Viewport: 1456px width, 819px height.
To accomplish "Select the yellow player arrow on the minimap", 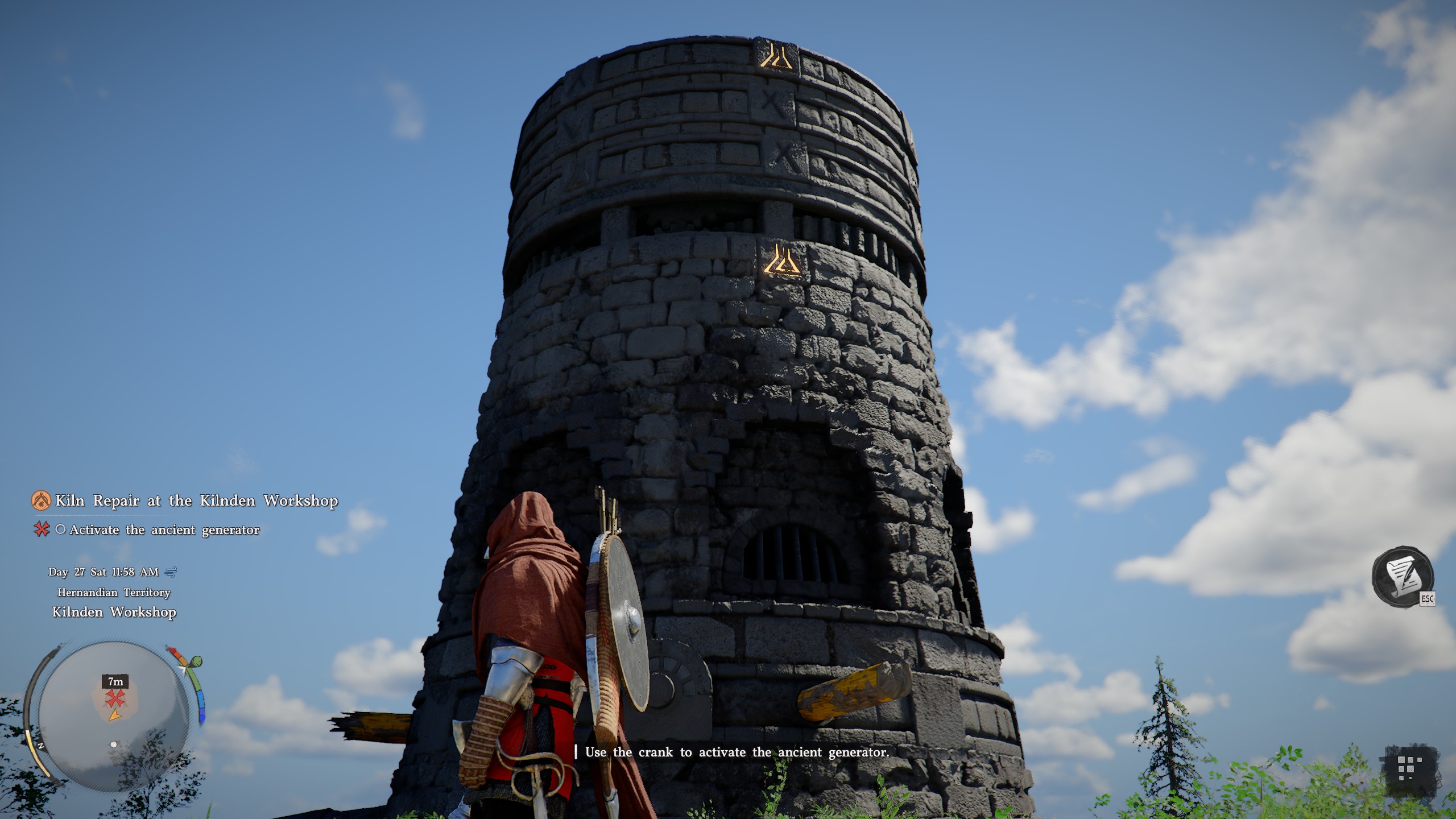I will (115, 715).
